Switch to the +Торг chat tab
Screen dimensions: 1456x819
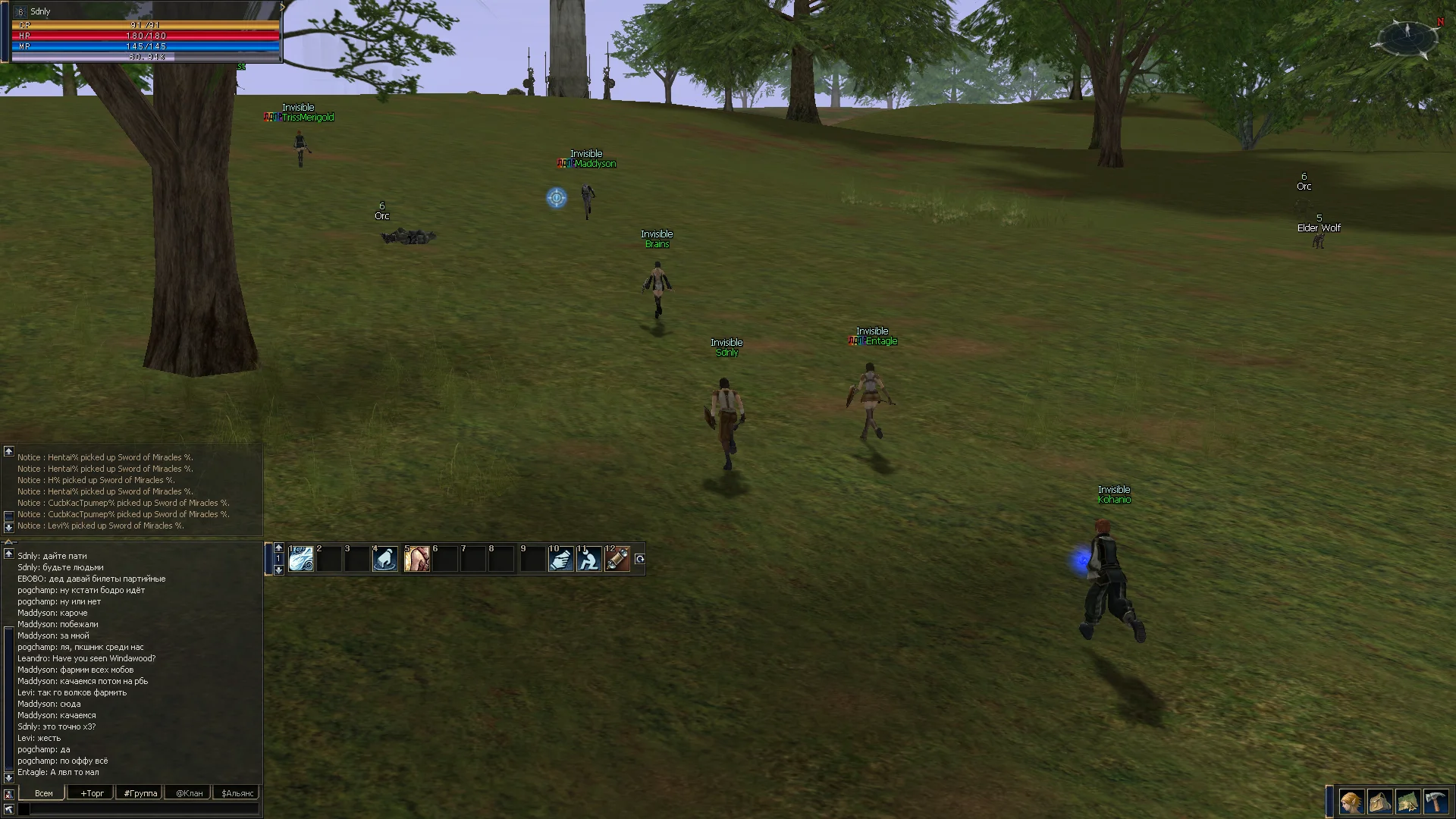pos(92,793)
